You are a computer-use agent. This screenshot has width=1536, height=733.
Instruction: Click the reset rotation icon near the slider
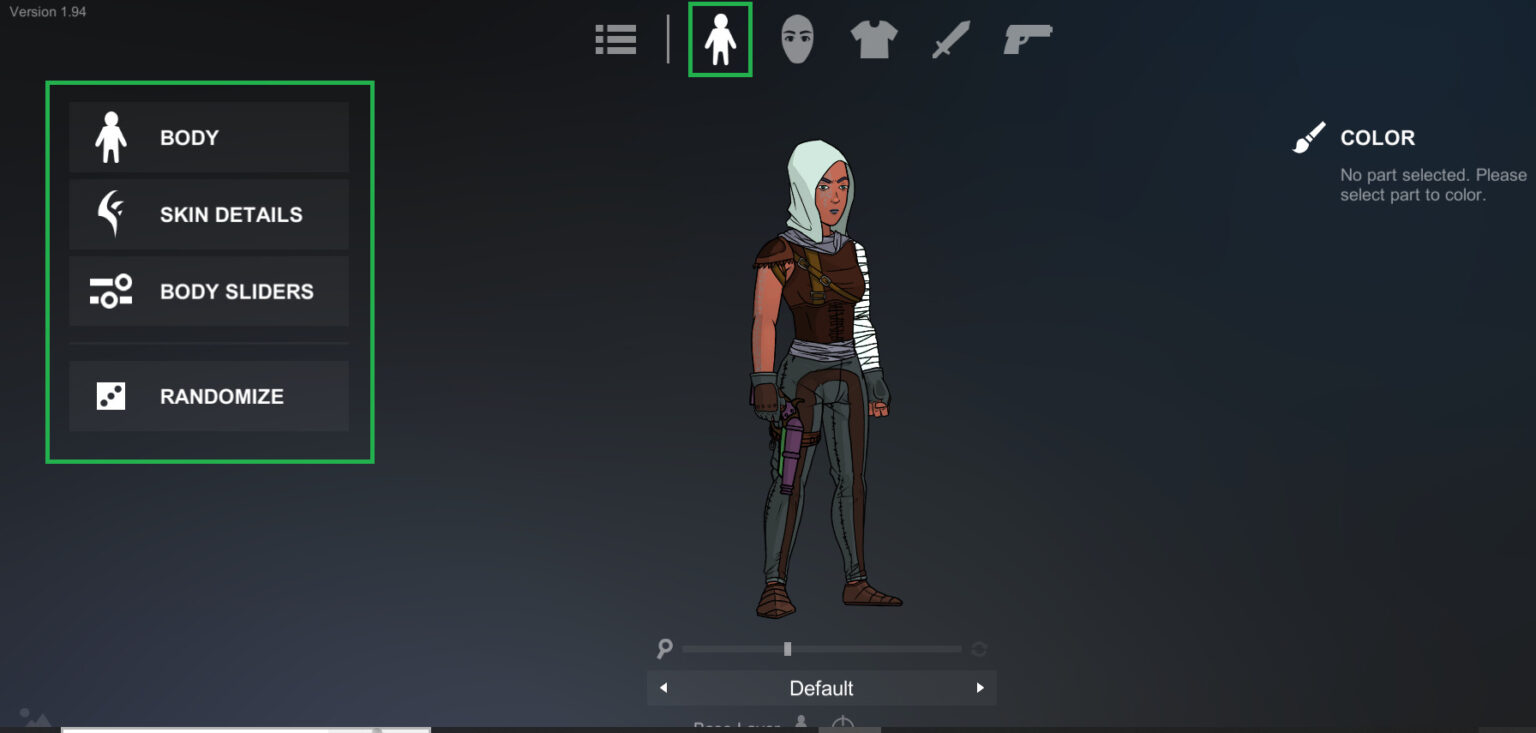978,649
